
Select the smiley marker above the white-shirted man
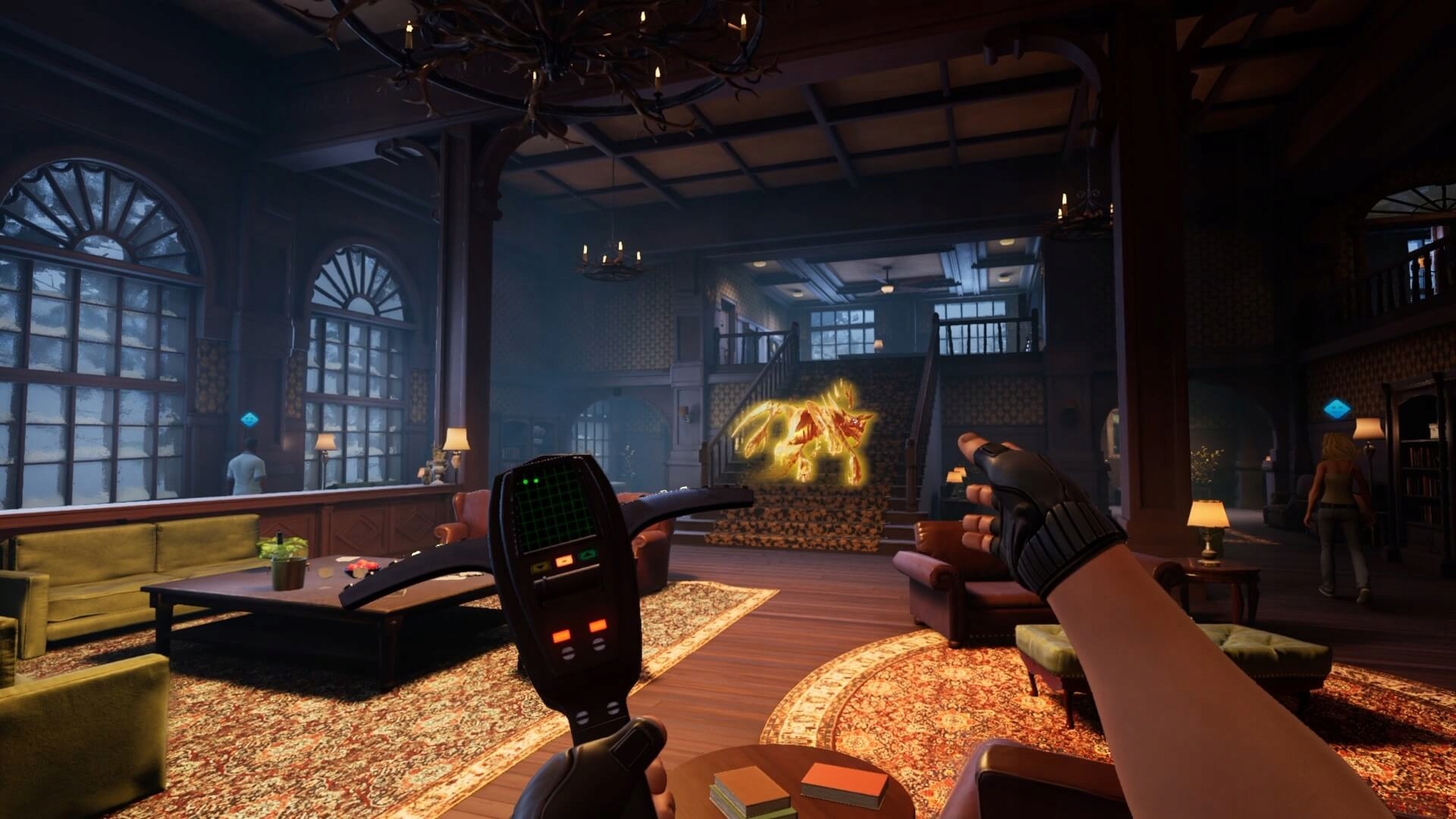coord(249,419)
